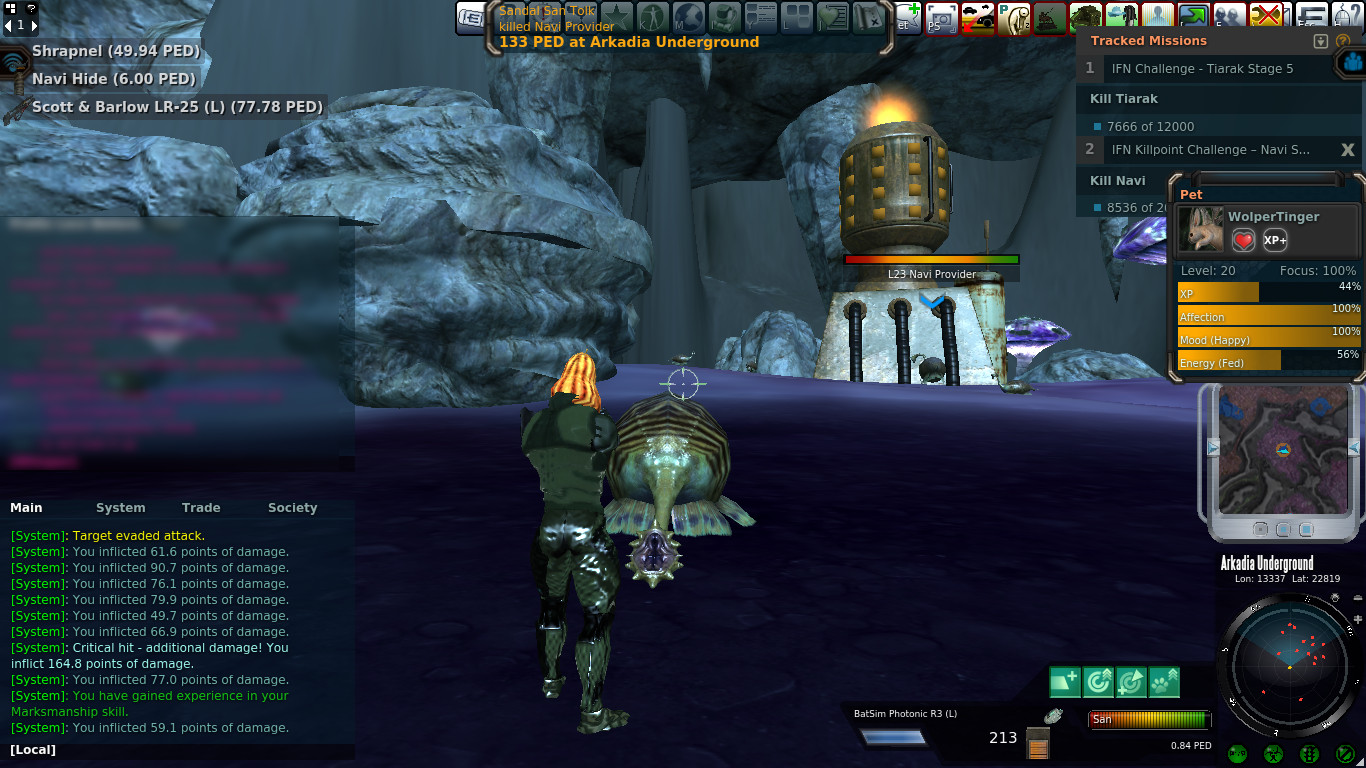Screen dimensions: 1366x768
Task: Select the IFN Challenge Tiarak Stage 5 mission
Action: pos(1202,69)
